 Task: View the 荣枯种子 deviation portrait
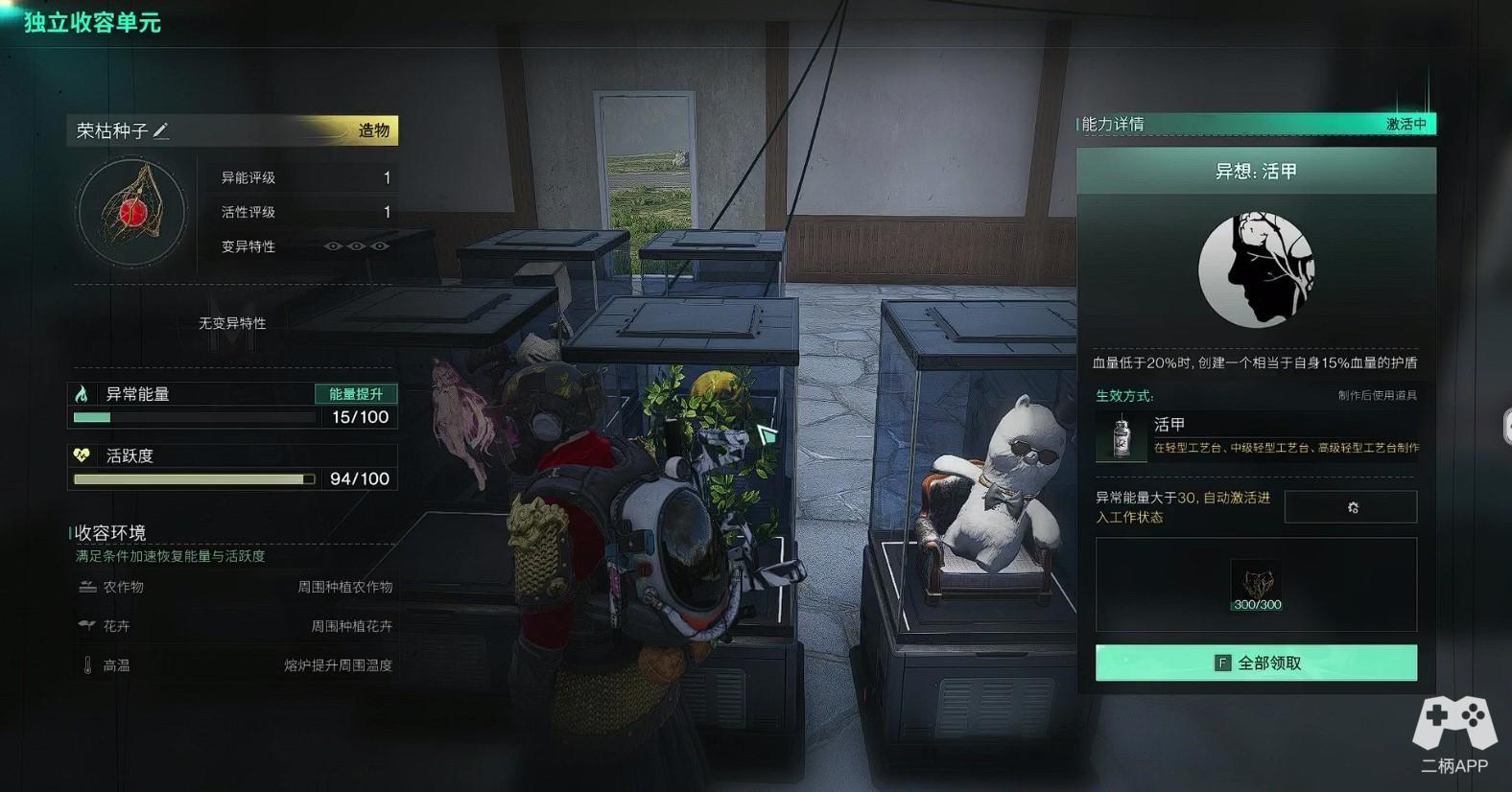(131, 213)
